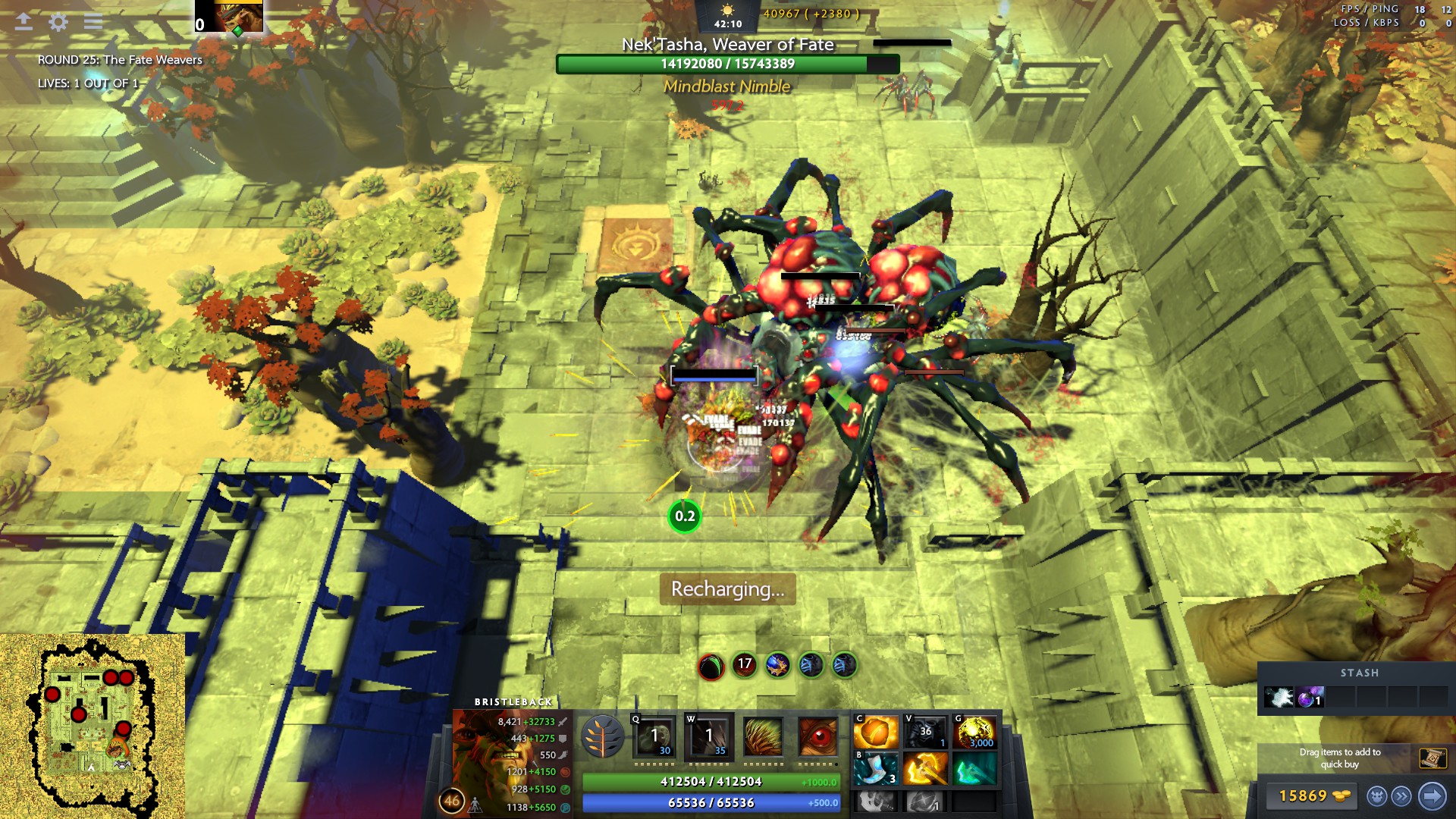Open the settings gear menu

(x=58, y=22)
